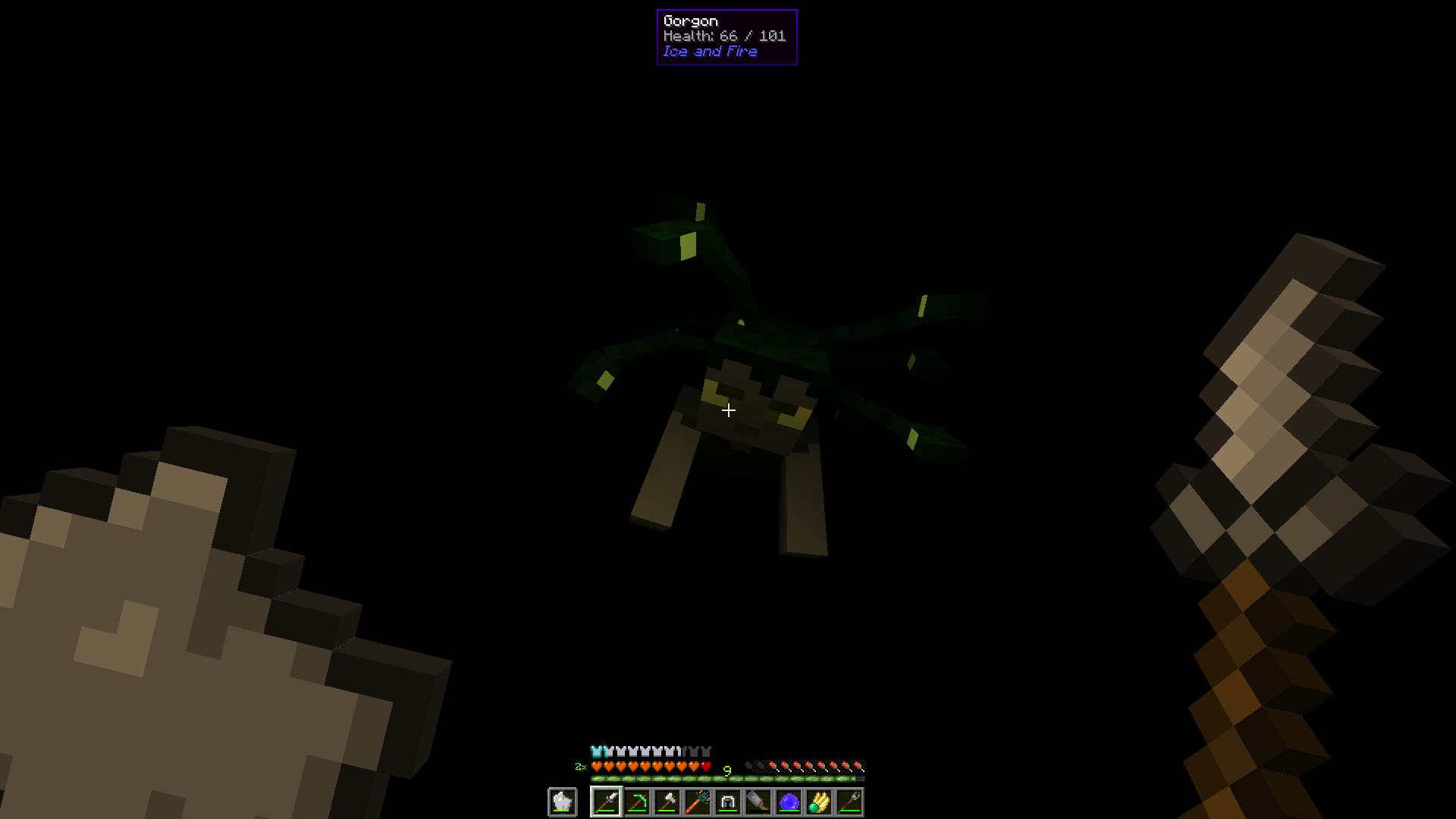Select the golden scepter with emerald
Screen dimensions: 1456x819
coord(818,803)
